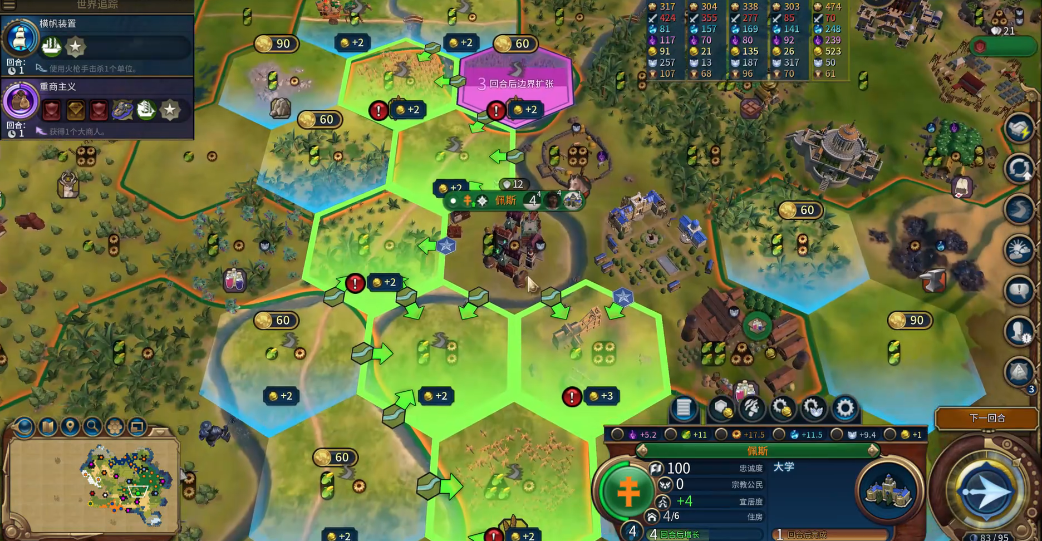Toggle the map pin marker button
1042x541 pixels.
(x=70, y=427)
